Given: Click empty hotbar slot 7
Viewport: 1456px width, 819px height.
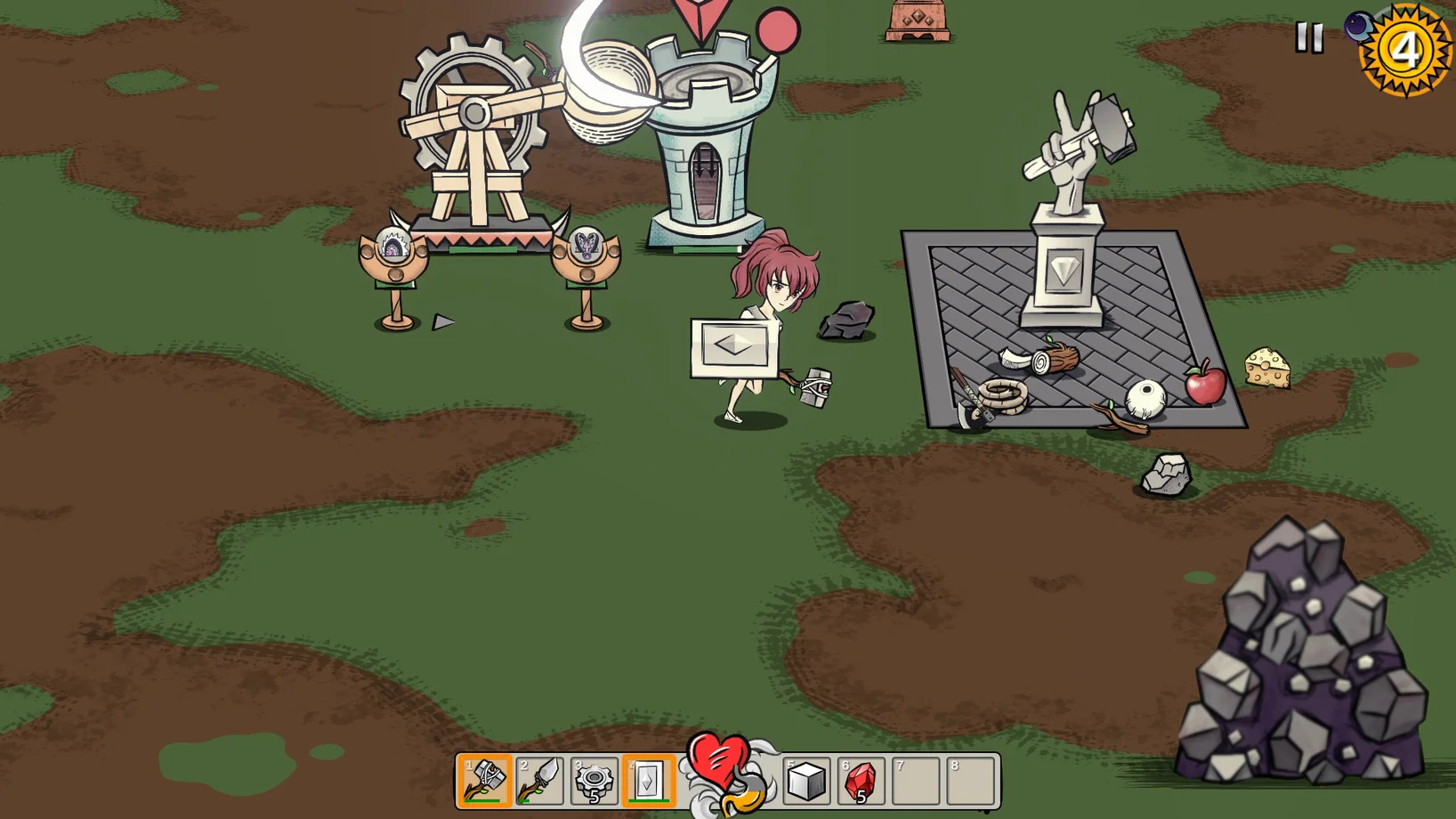Looking at the screenshot, I should (x=916, y=781).
